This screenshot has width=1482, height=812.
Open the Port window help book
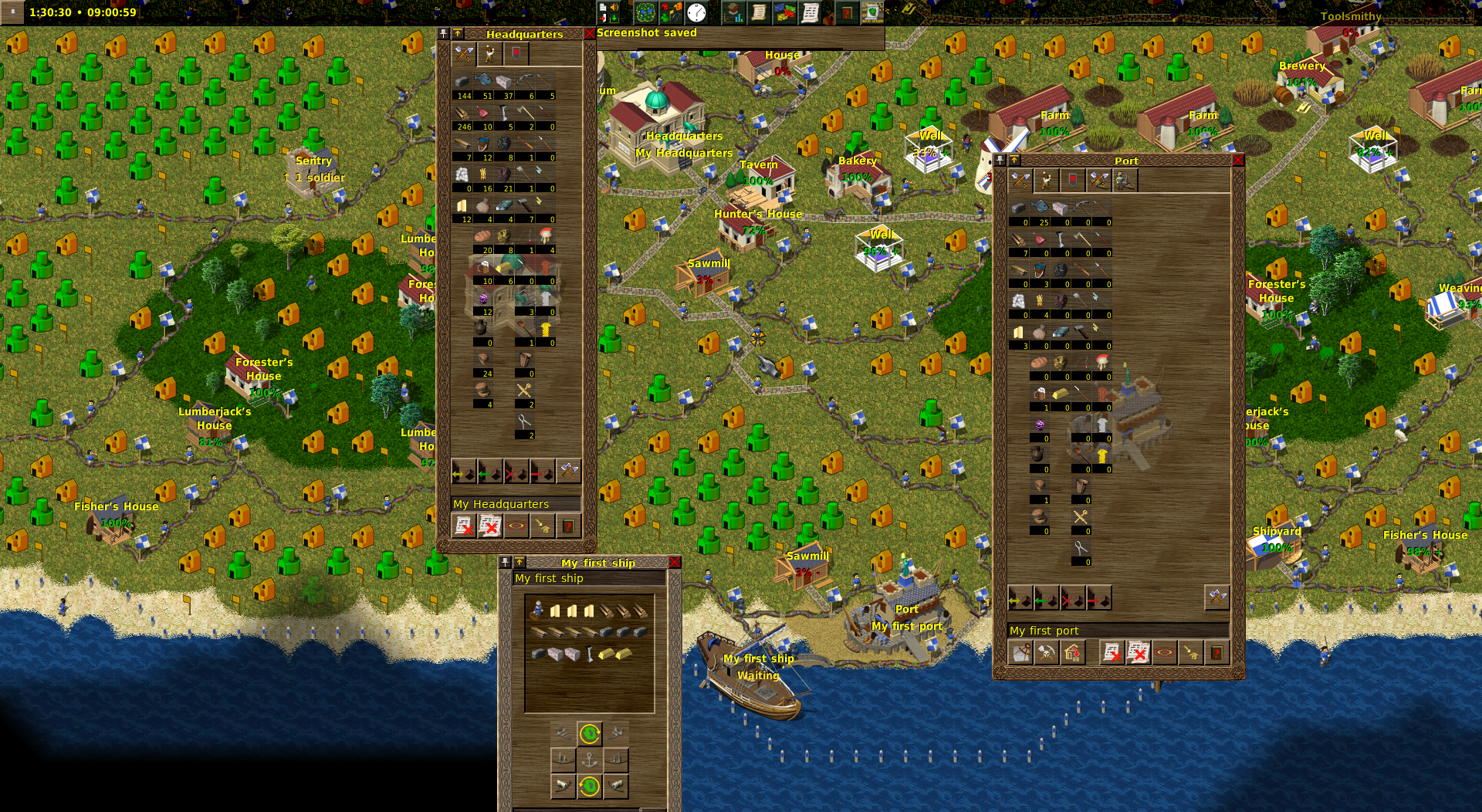pyautogui.click(x=1216, y=653)
